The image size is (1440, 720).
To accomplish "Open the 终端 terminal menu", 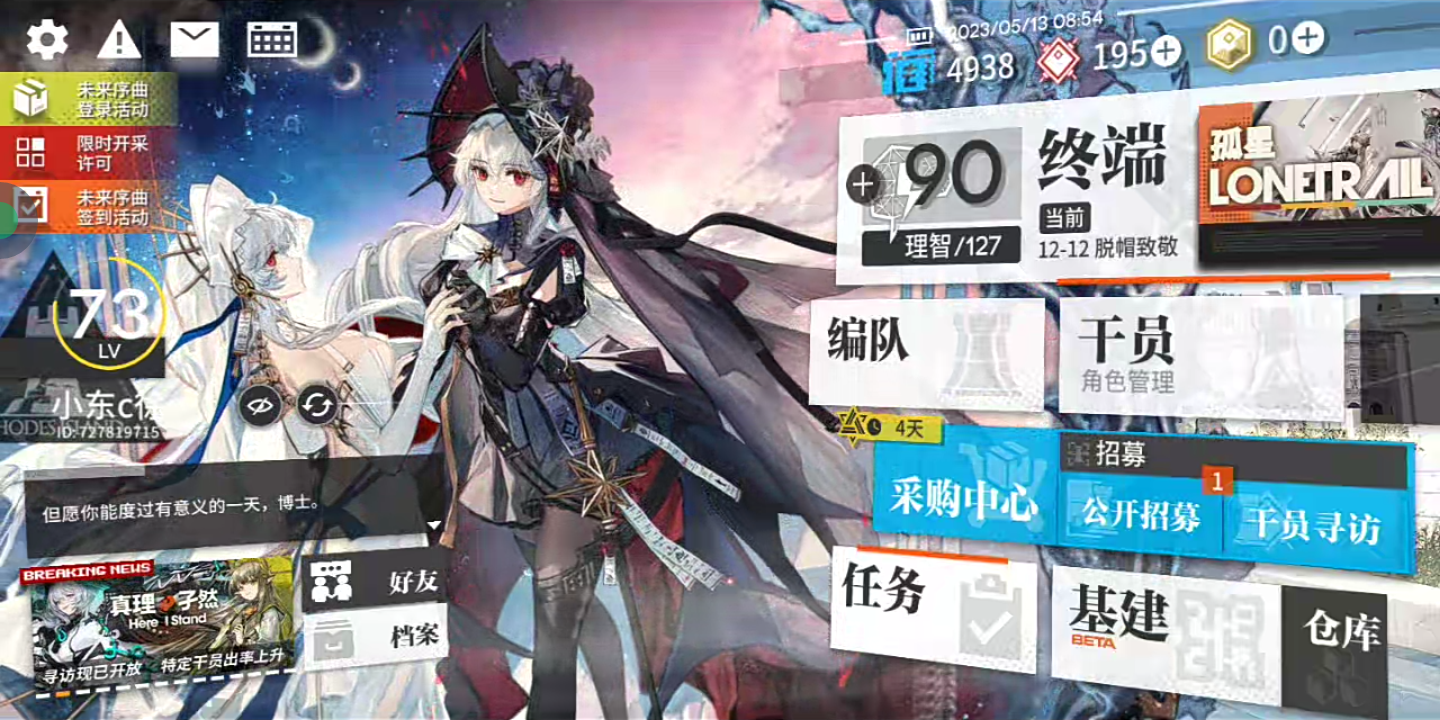I will [1100, 190].
